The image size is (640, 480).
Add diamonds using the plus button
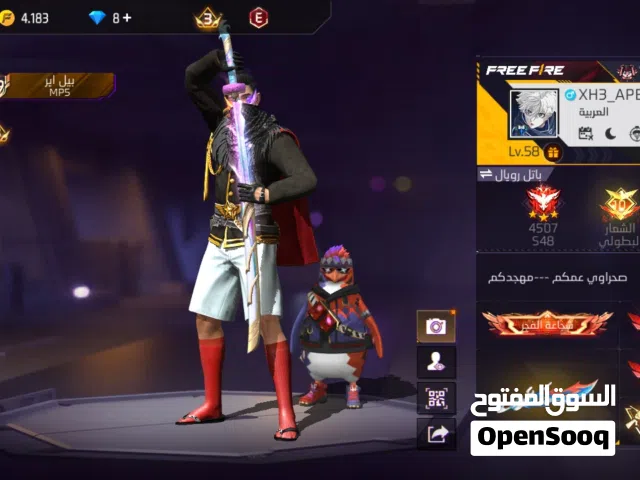pos(127,18)
